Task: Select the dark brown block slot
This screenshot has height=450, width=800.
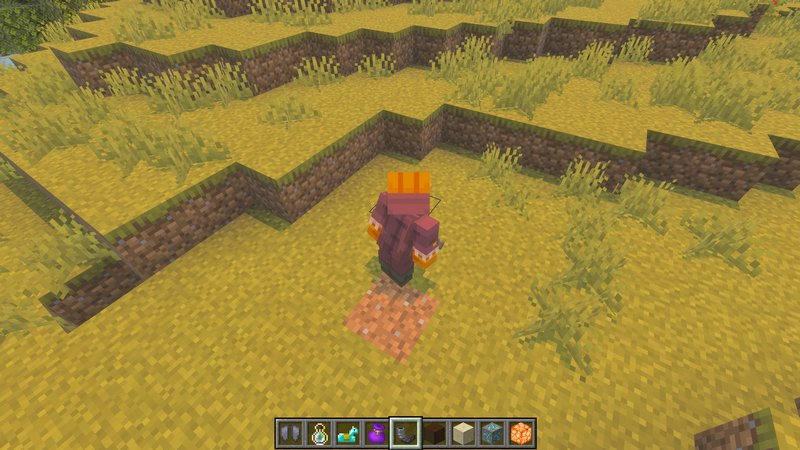Action: pos(434,433)
